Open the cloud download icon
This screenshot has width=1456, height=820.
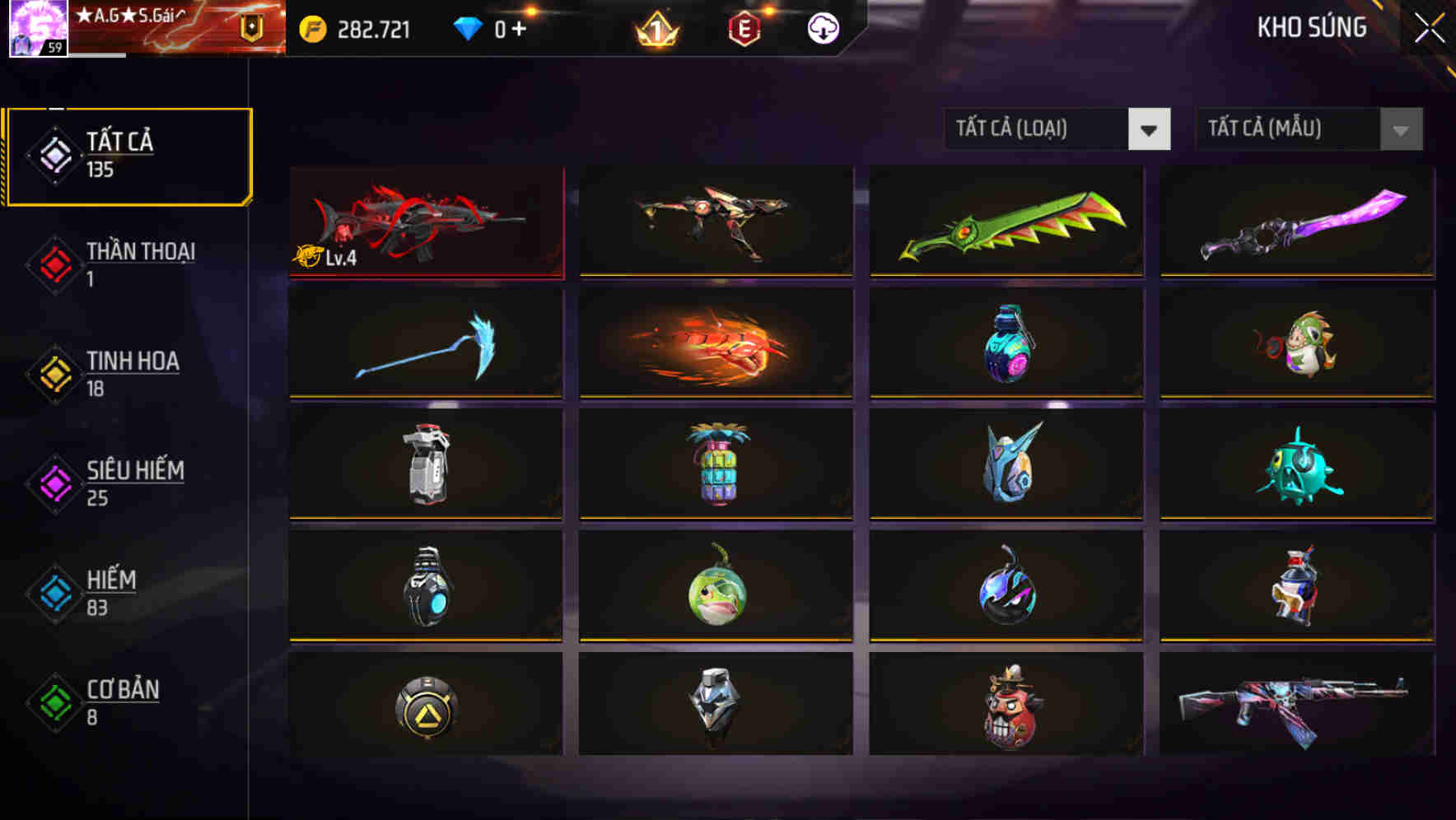pyautogui.click(x=821, y=27)
